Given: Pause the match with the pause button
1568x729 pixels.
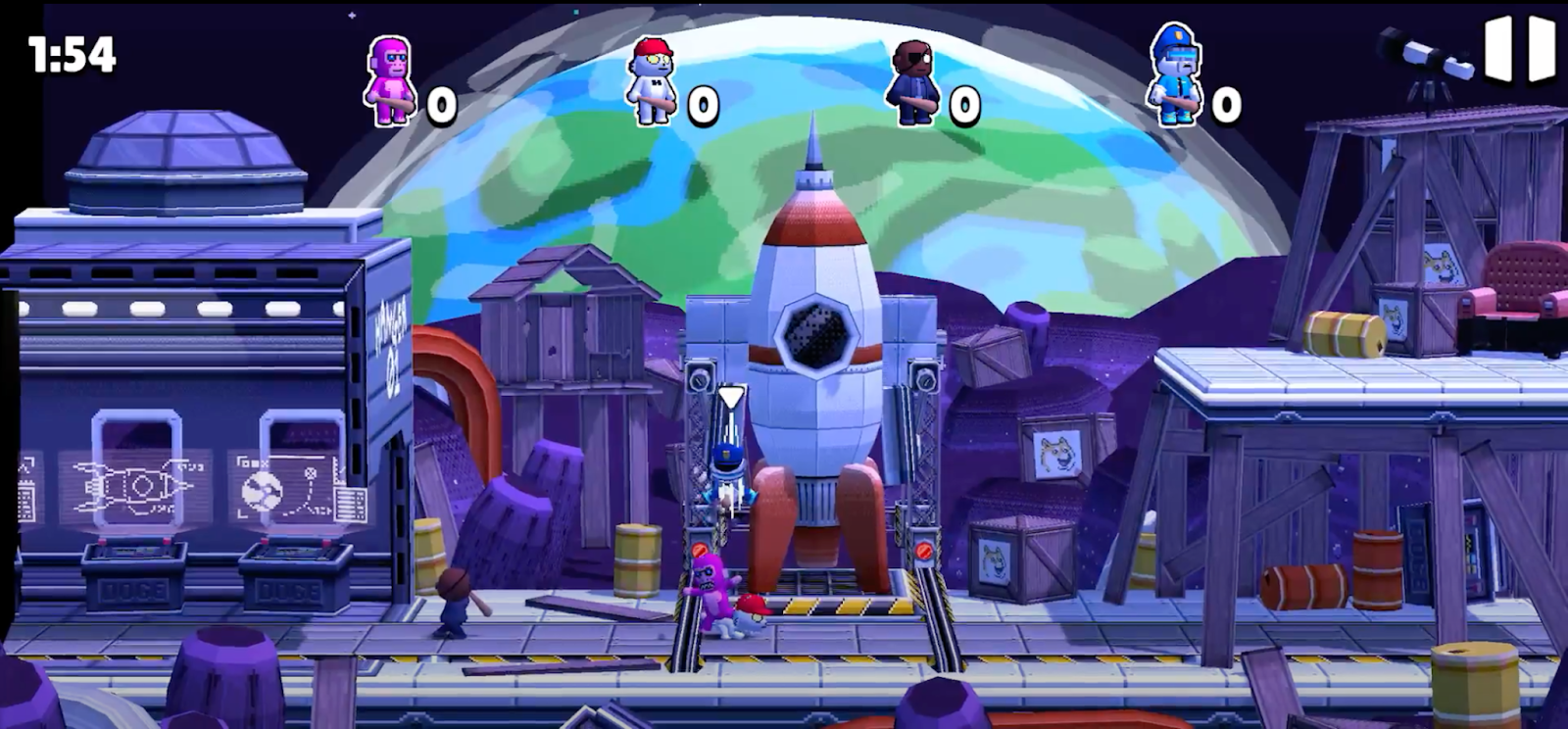Looking at the screenshot, I should pyautogui.click(x=1520, y=49).
